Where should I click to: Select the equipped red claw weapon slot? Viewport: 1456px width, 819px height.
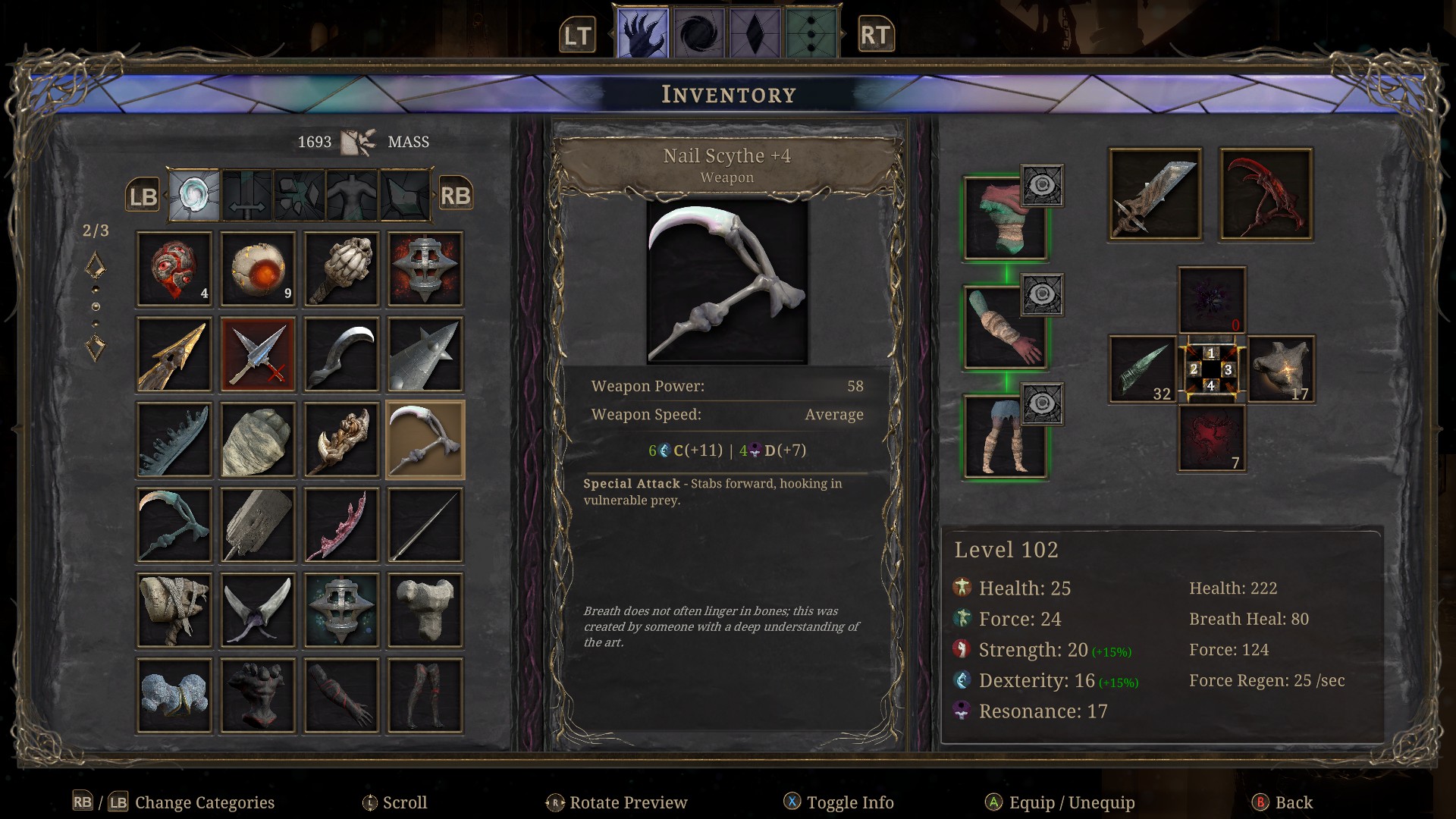(x=1266, y=195)
